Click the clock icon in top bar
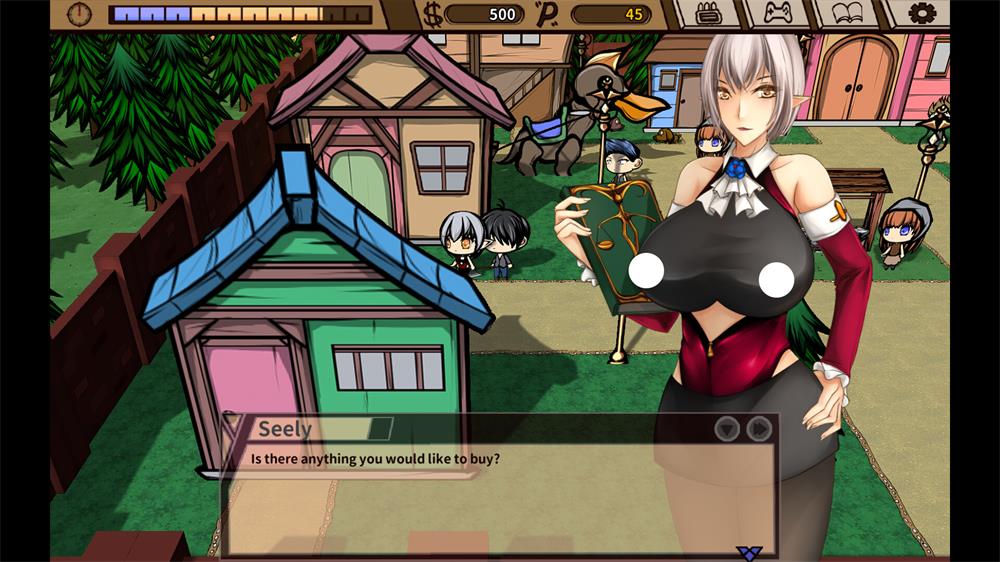This screenshot has width=1000, height=562. [79, 14]
